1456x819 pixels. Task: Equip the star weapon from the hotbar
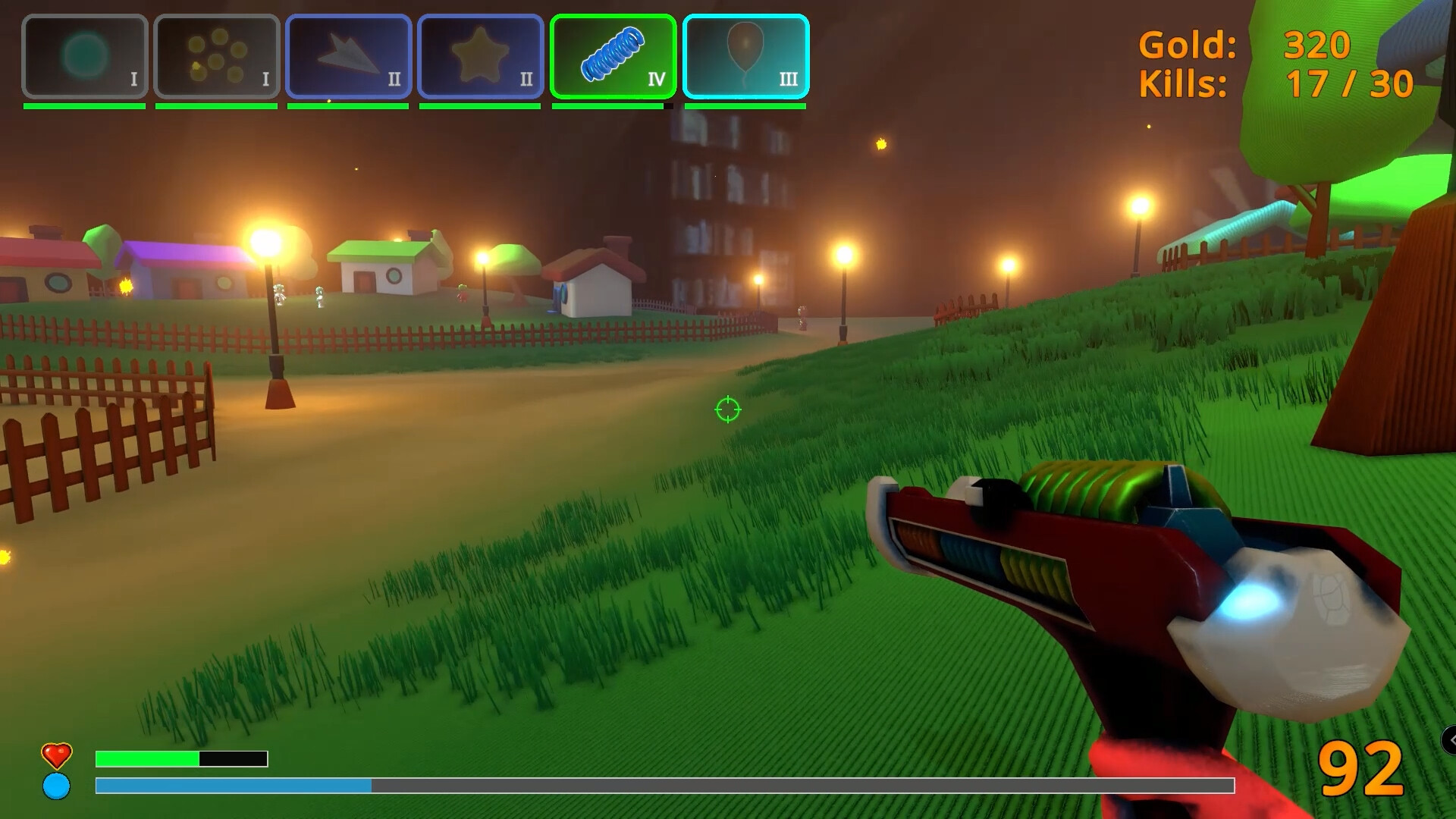point(479,55)
